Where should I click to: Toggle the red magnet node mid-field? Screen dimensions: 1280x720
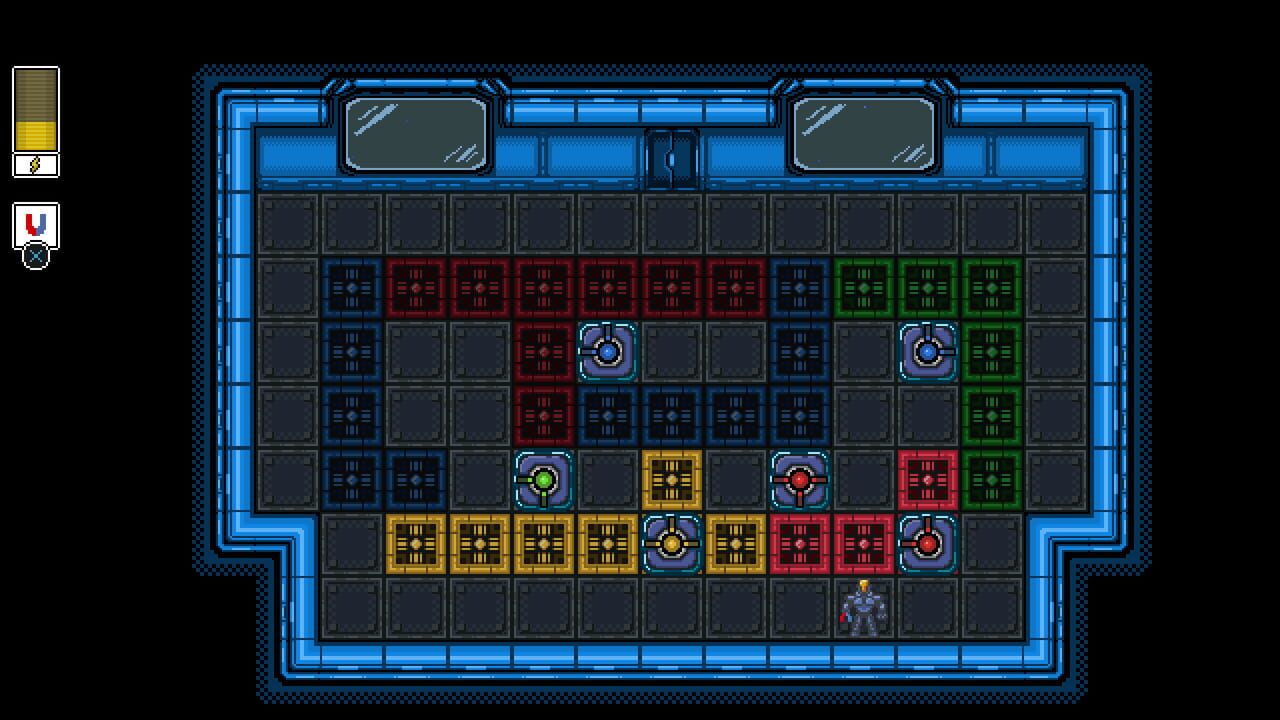coord(800,480)
